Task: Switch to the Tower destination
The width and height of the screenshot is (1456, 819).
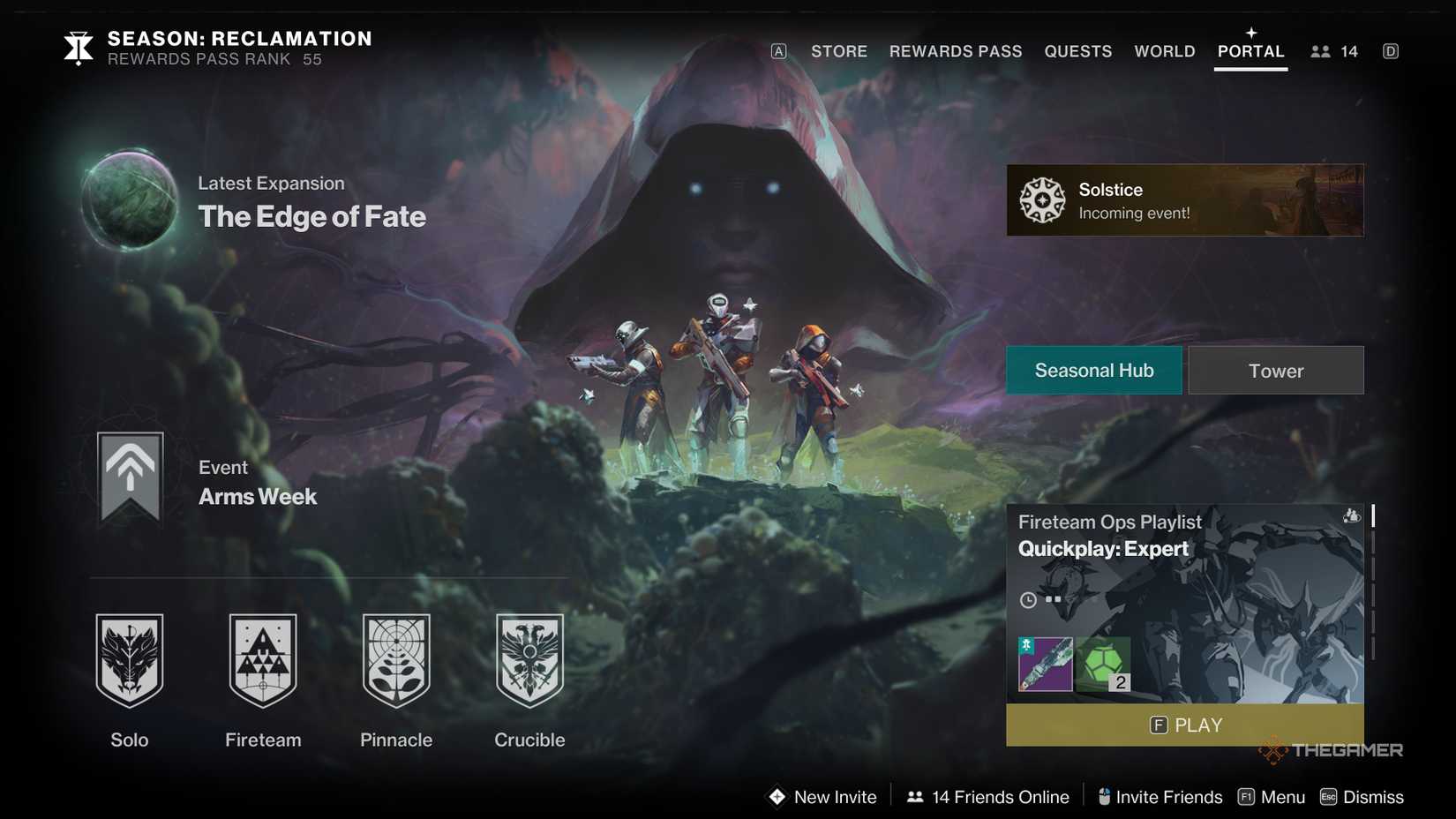Action: tap(1275, 370)
